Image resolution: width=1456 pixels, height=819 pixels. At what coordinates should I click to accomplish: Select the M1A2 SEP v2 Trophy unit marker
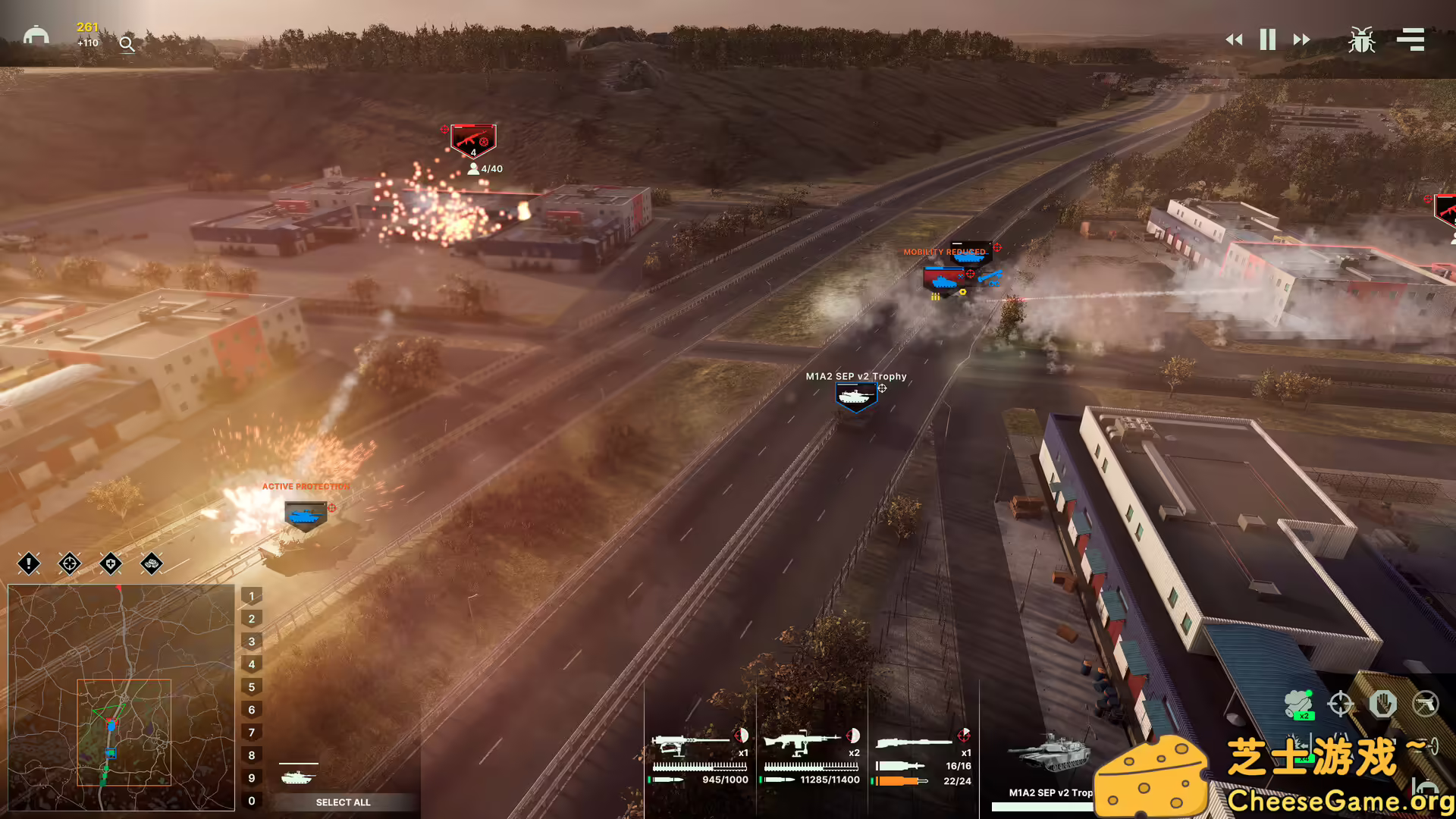click(x=855, y=396)
